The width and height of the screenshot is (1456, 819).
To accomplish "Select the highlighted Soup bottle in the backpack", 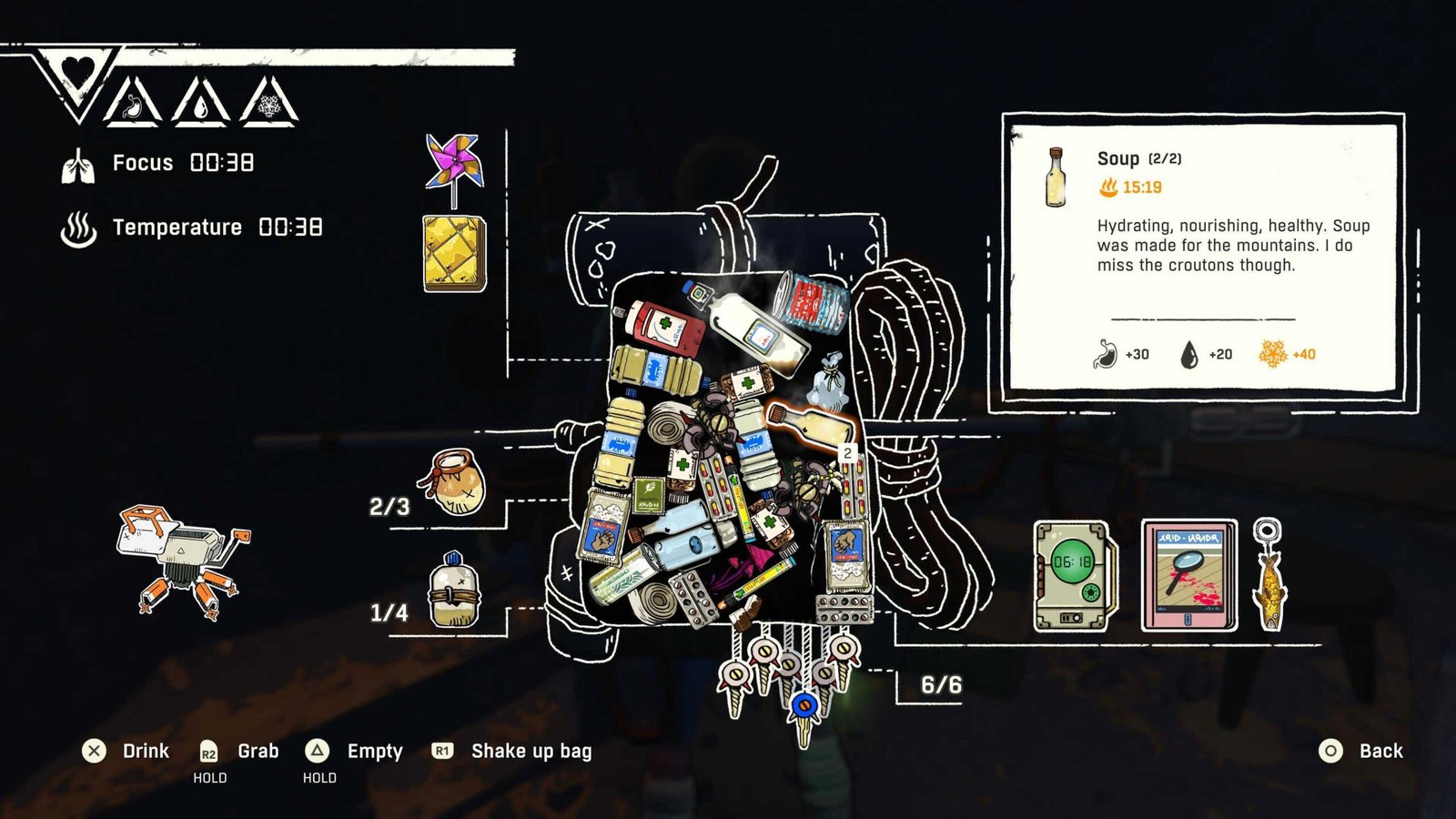I will [x=812, y=424].
